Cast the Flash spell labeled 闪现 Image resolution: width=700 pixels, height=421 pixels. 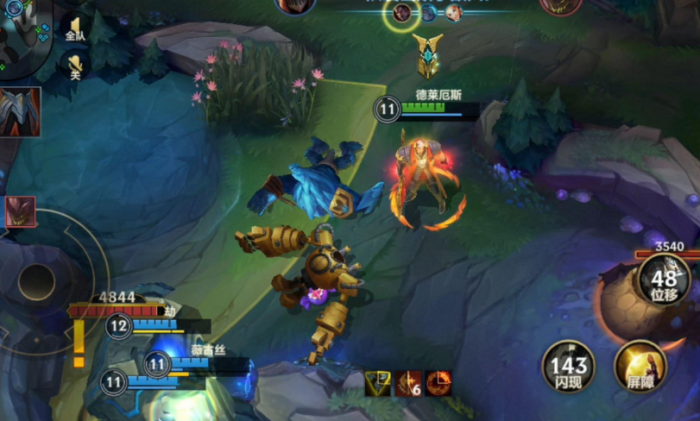click(x=568, y=366)
